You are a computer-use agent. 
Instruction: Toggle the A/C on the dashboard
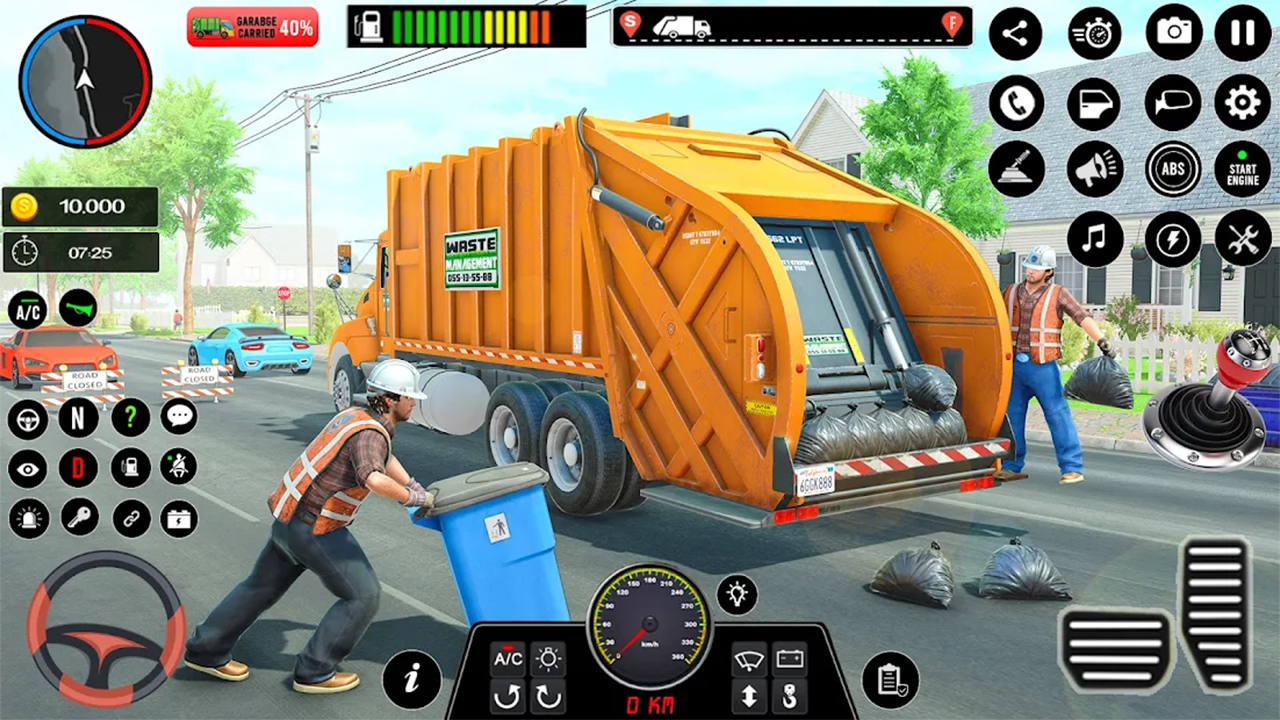pos(508,658)
